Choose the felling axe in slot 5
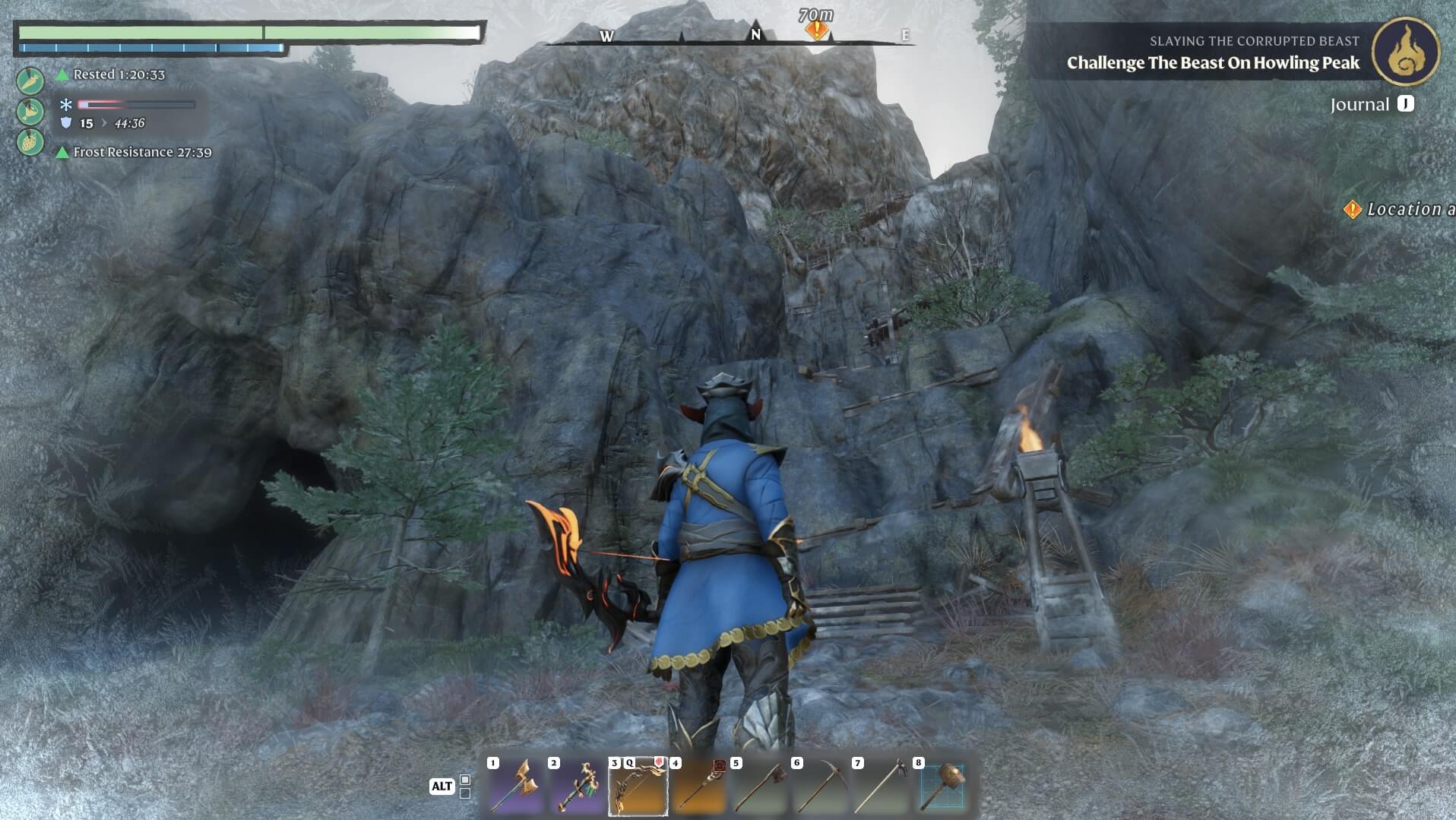This screenshot has height=820, width=1456. pyautogui.click(x=759, y=787)
